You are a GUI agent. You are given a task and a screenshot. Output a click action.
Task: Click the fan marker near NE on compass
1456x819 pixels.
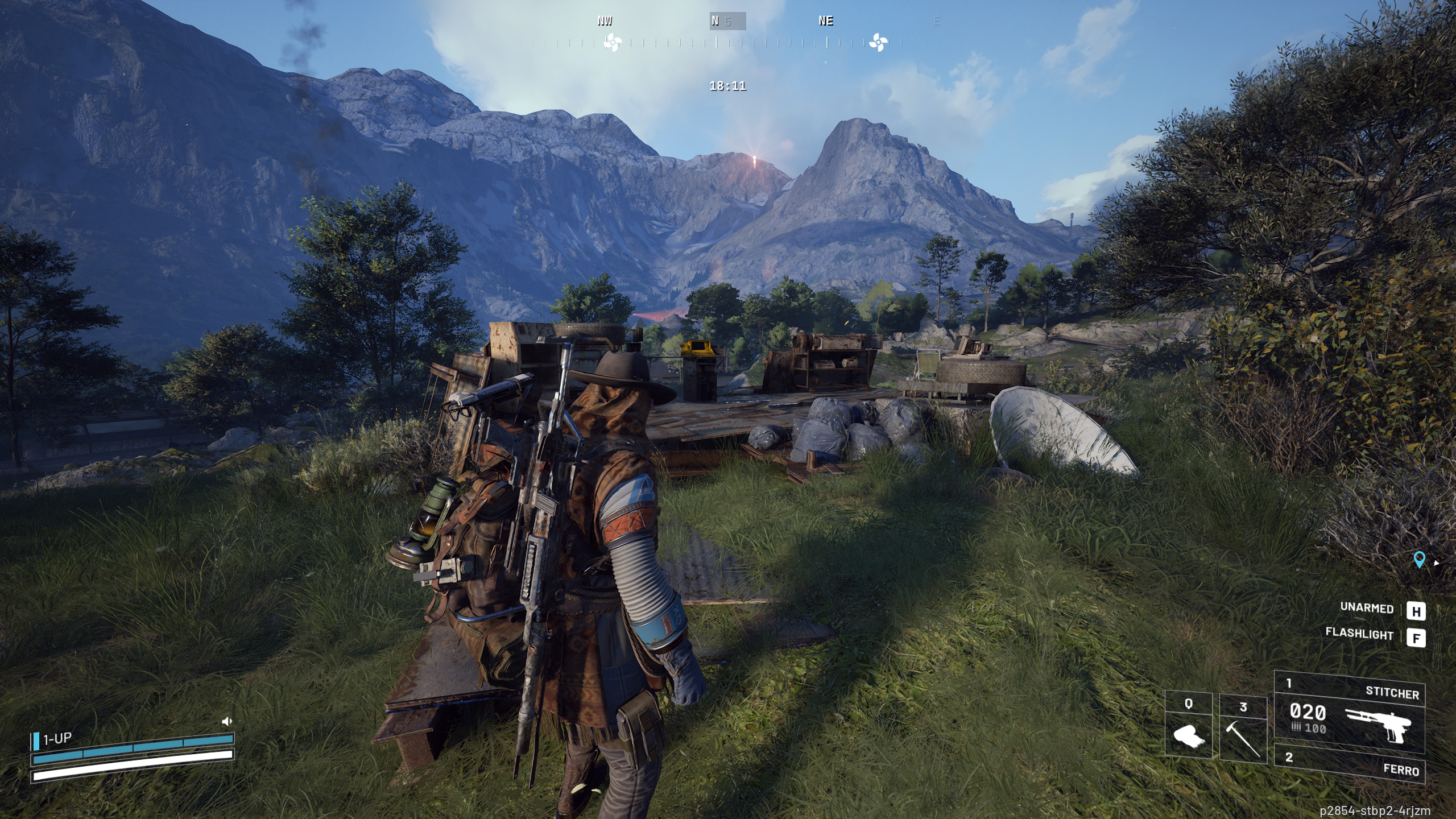(x=878, y=42)
